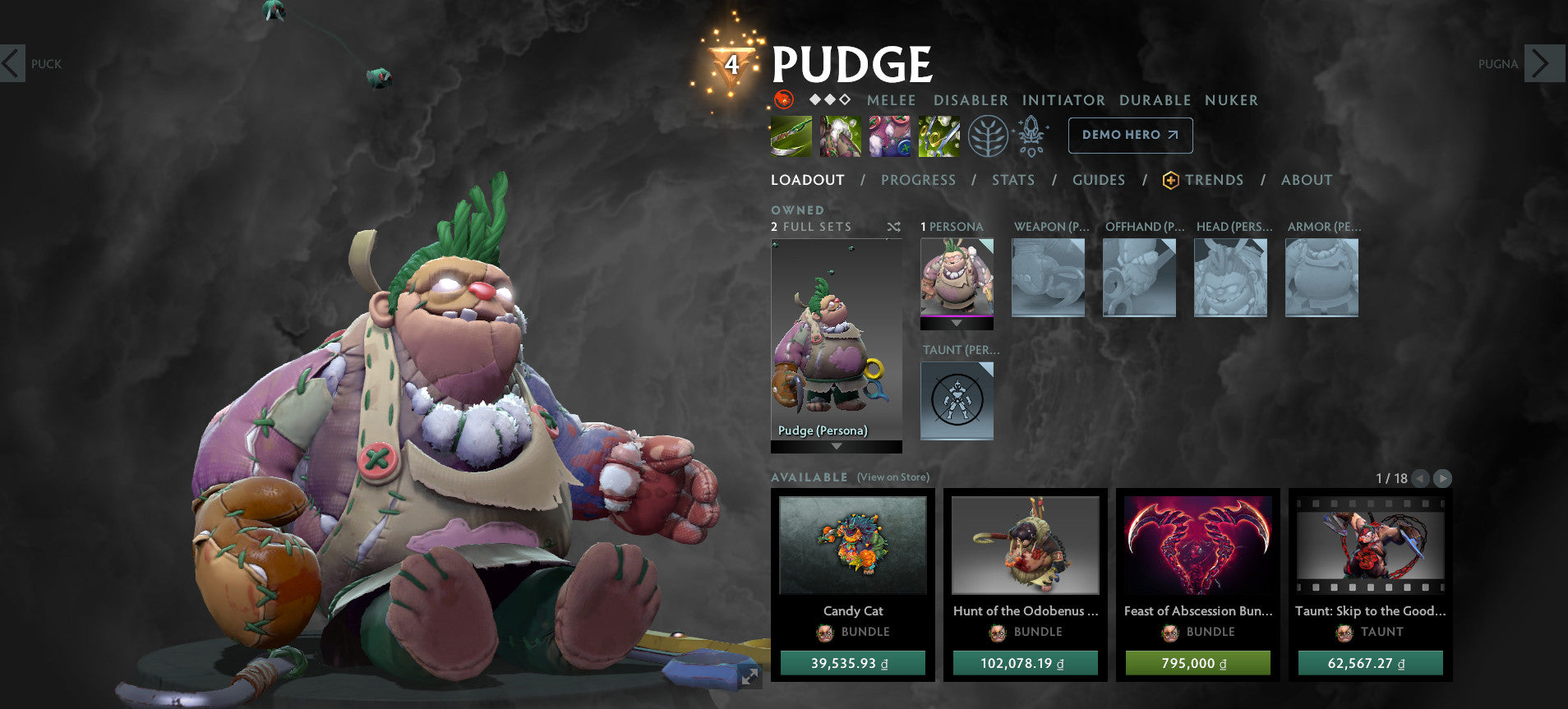Go to Pugna using the right hero arrow

click(1539, 63)
